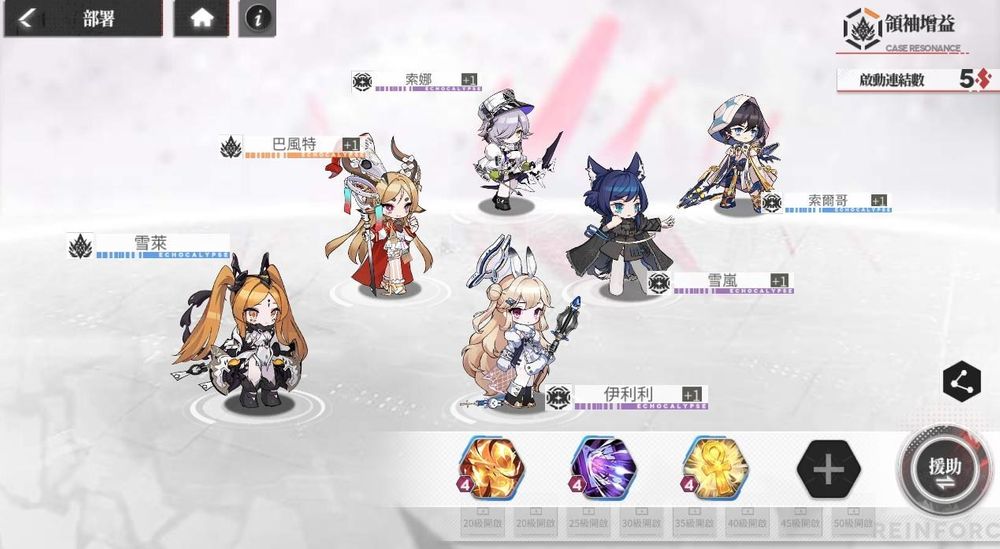
Task: Tap the share icon
Action: click(961, 381)
